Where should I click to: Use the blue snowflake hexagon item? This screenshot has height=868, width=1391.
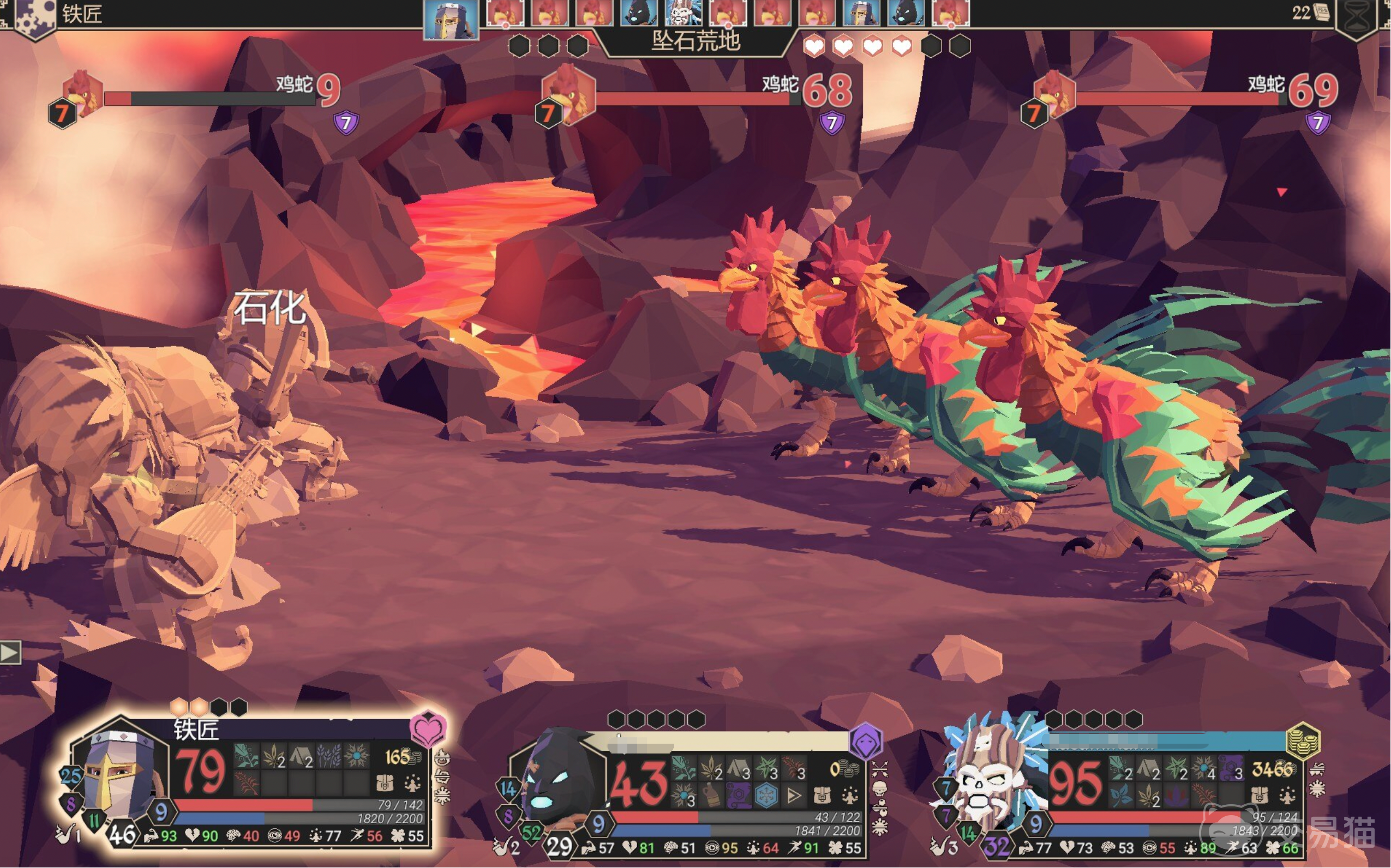766,795
